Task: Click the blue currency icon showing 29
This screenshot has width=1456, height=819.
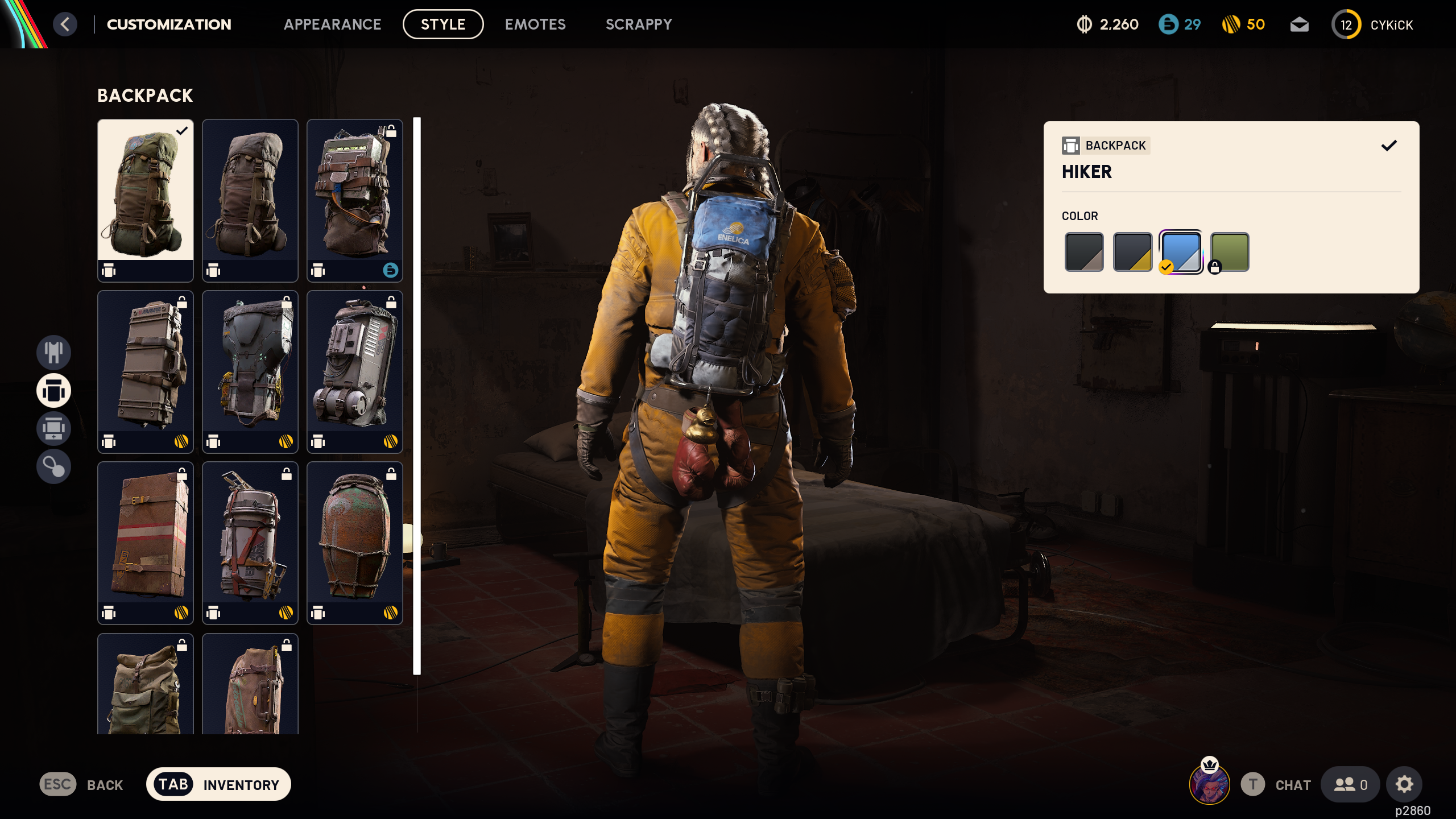Action: [x=1169, y=24]
